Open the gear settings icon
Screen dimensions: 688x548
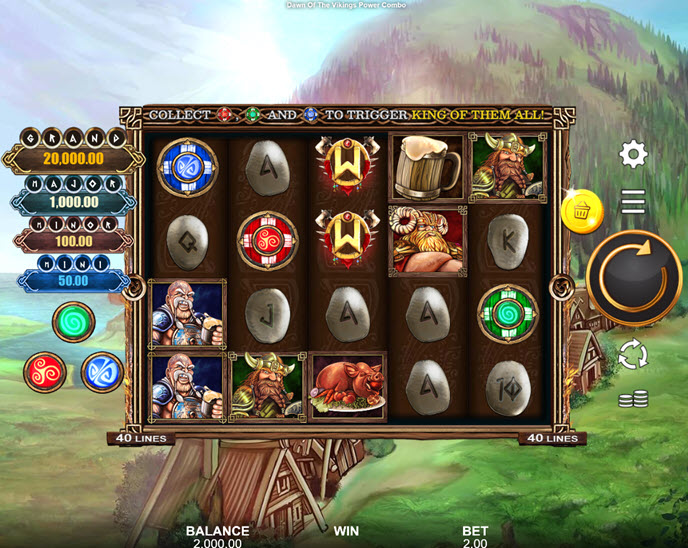tap(633, 154)
